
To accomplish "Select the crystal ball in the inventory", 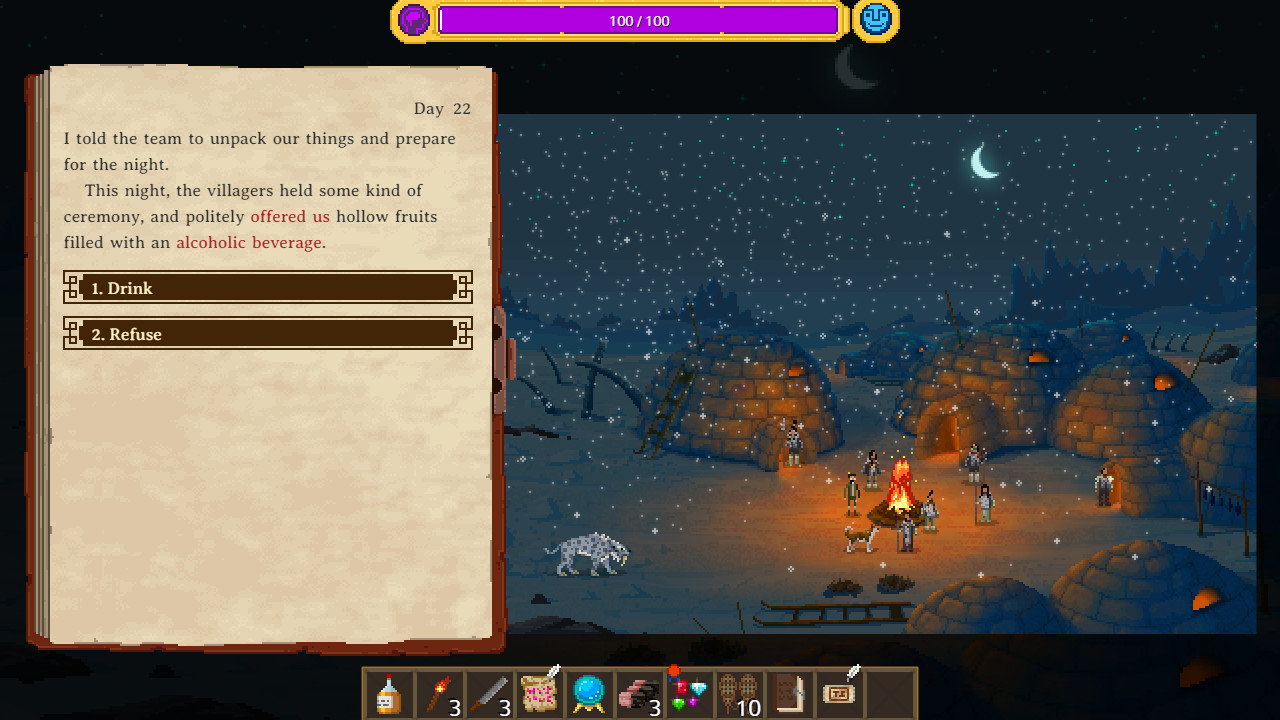I will point(589,693).
